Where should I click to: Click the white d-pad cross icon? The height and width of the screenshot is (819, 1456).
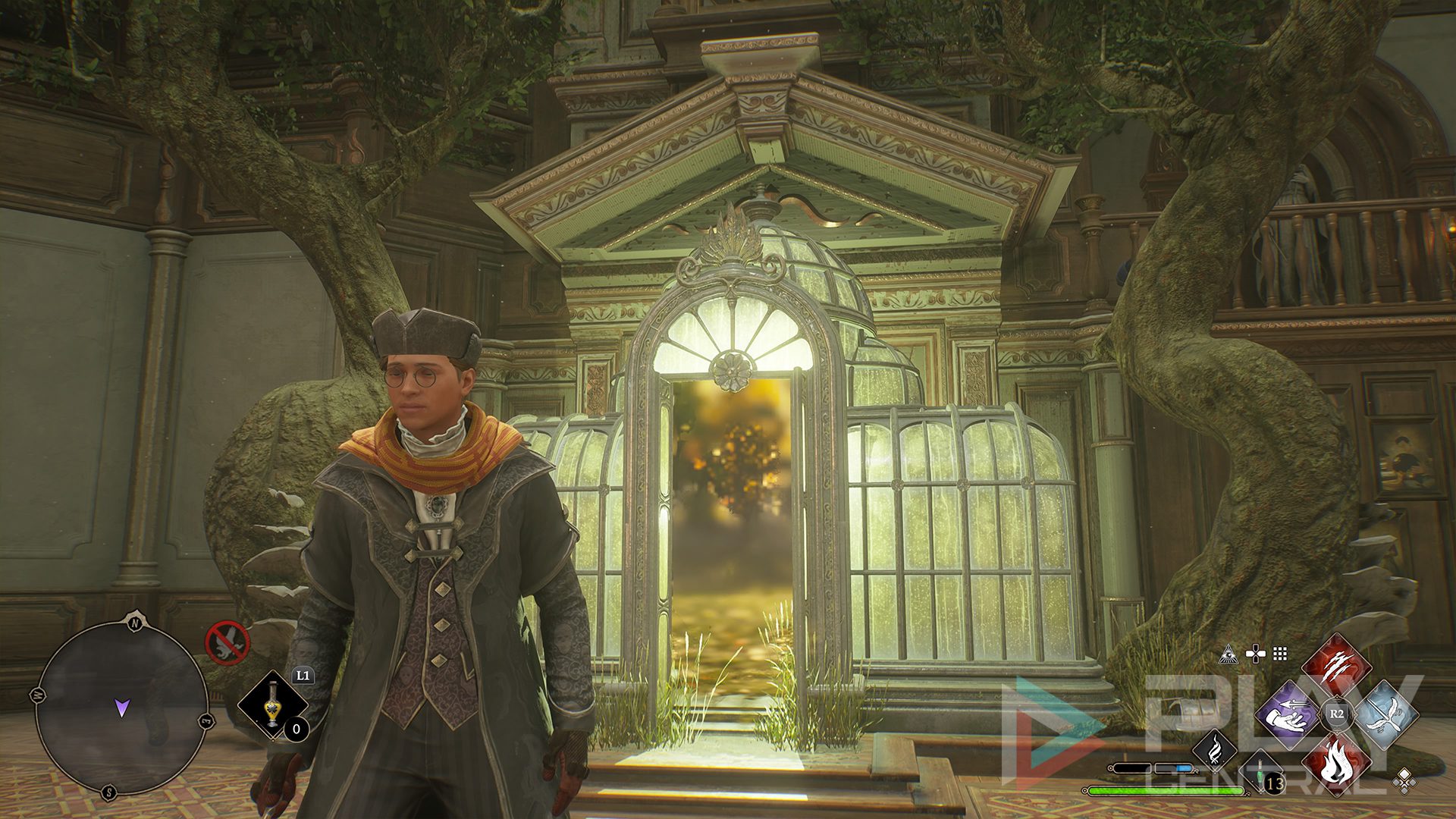(1256, 654)
